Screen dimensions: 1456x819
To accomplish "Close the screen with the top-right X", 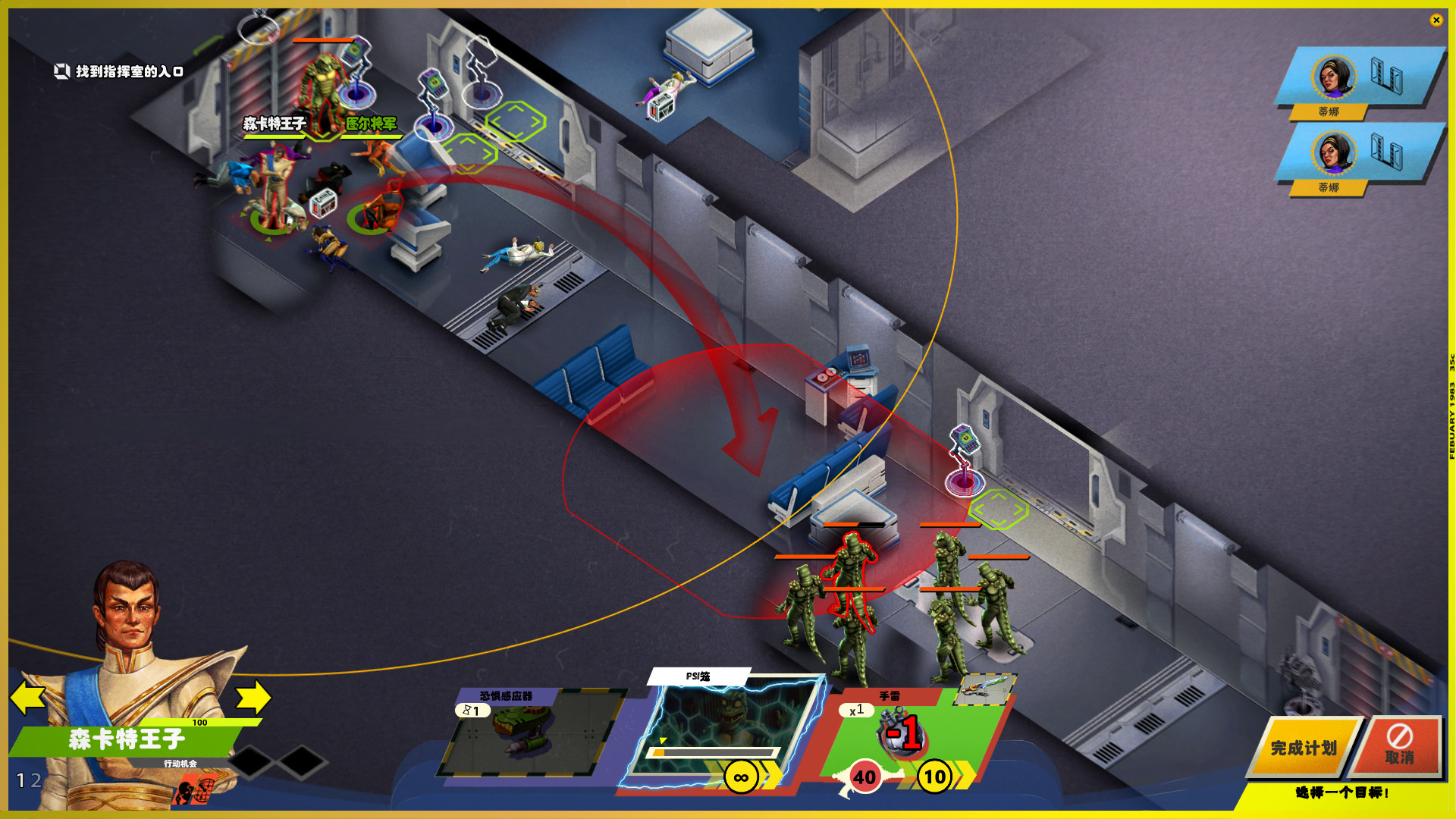I will pos(1436,20).
